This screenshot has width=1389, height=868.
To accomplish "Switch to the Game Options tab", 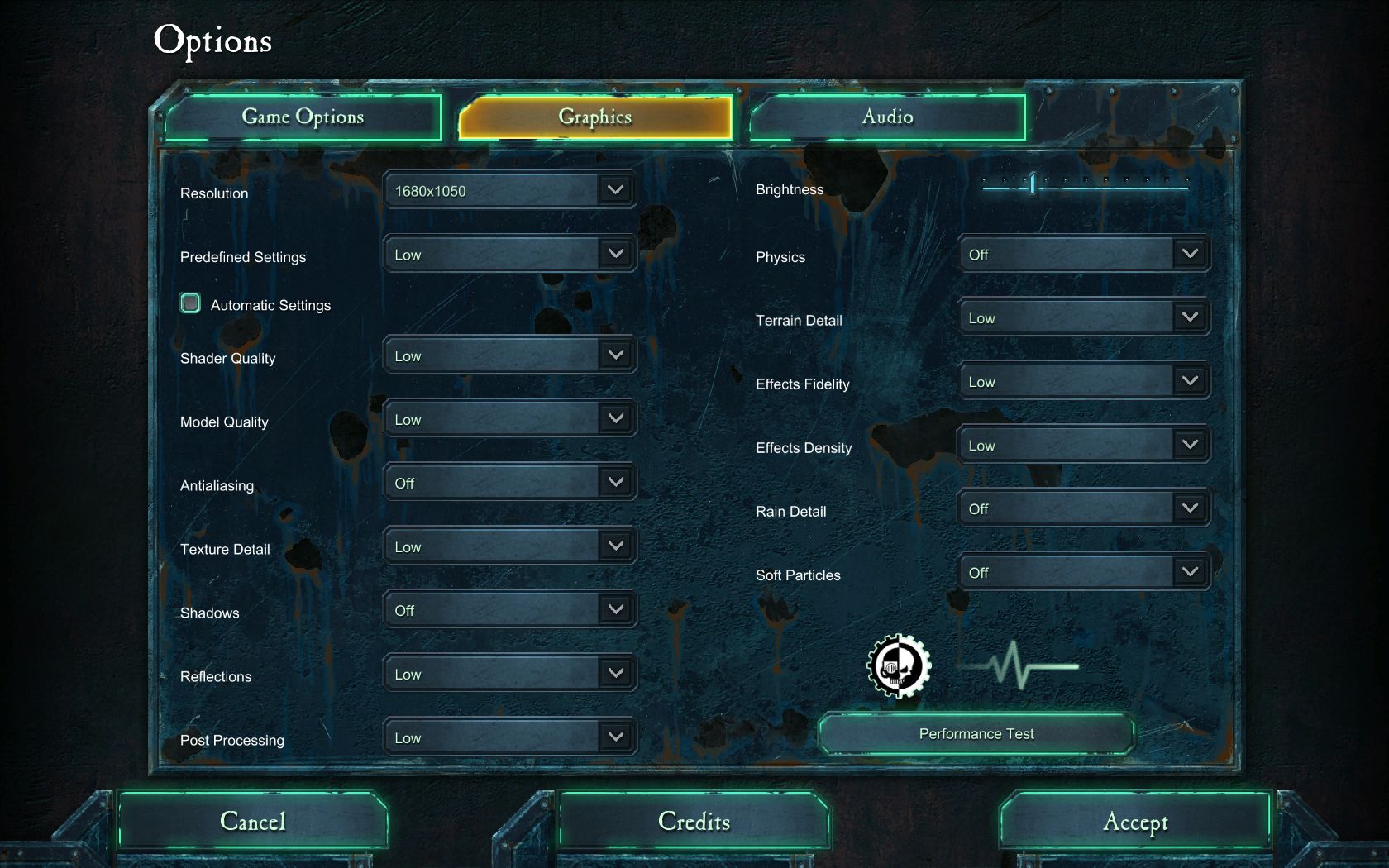I will [303, 117].
